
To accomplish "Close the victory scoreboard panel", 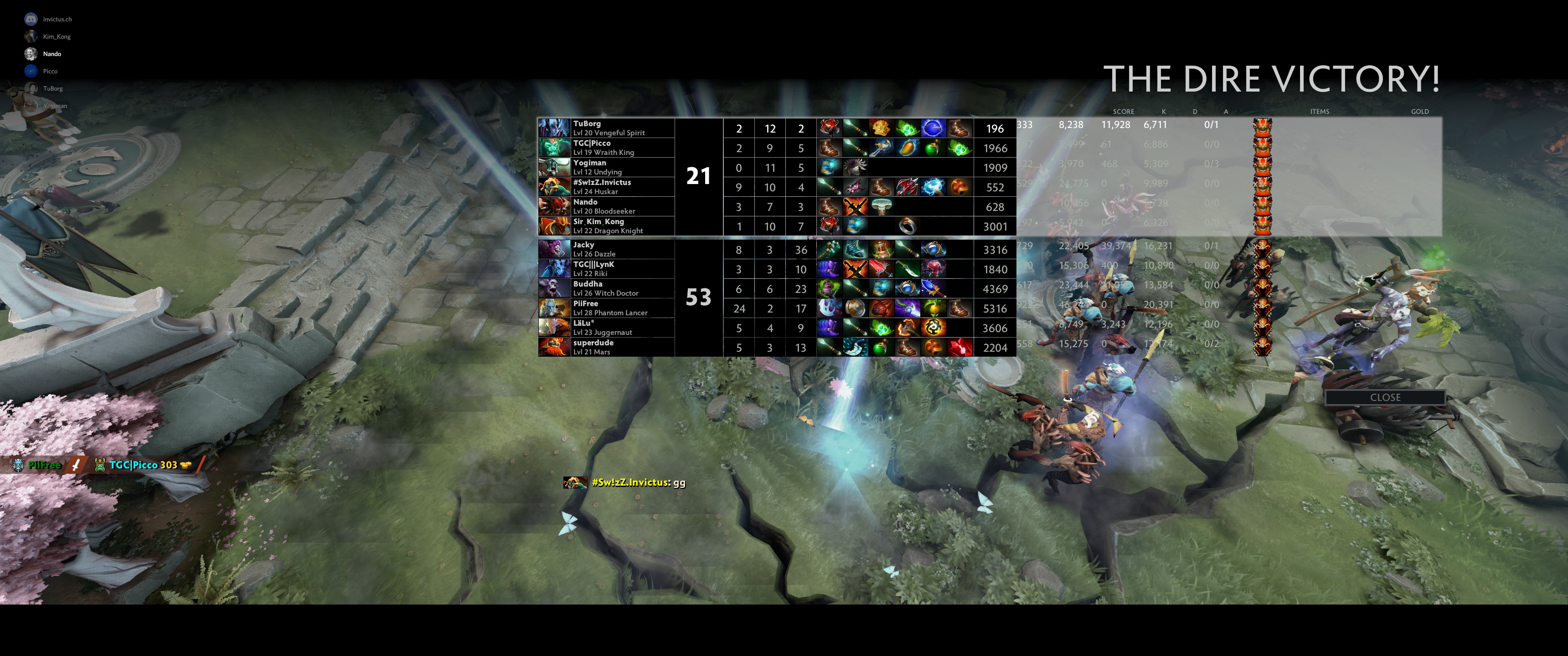I will point(1385,397).
